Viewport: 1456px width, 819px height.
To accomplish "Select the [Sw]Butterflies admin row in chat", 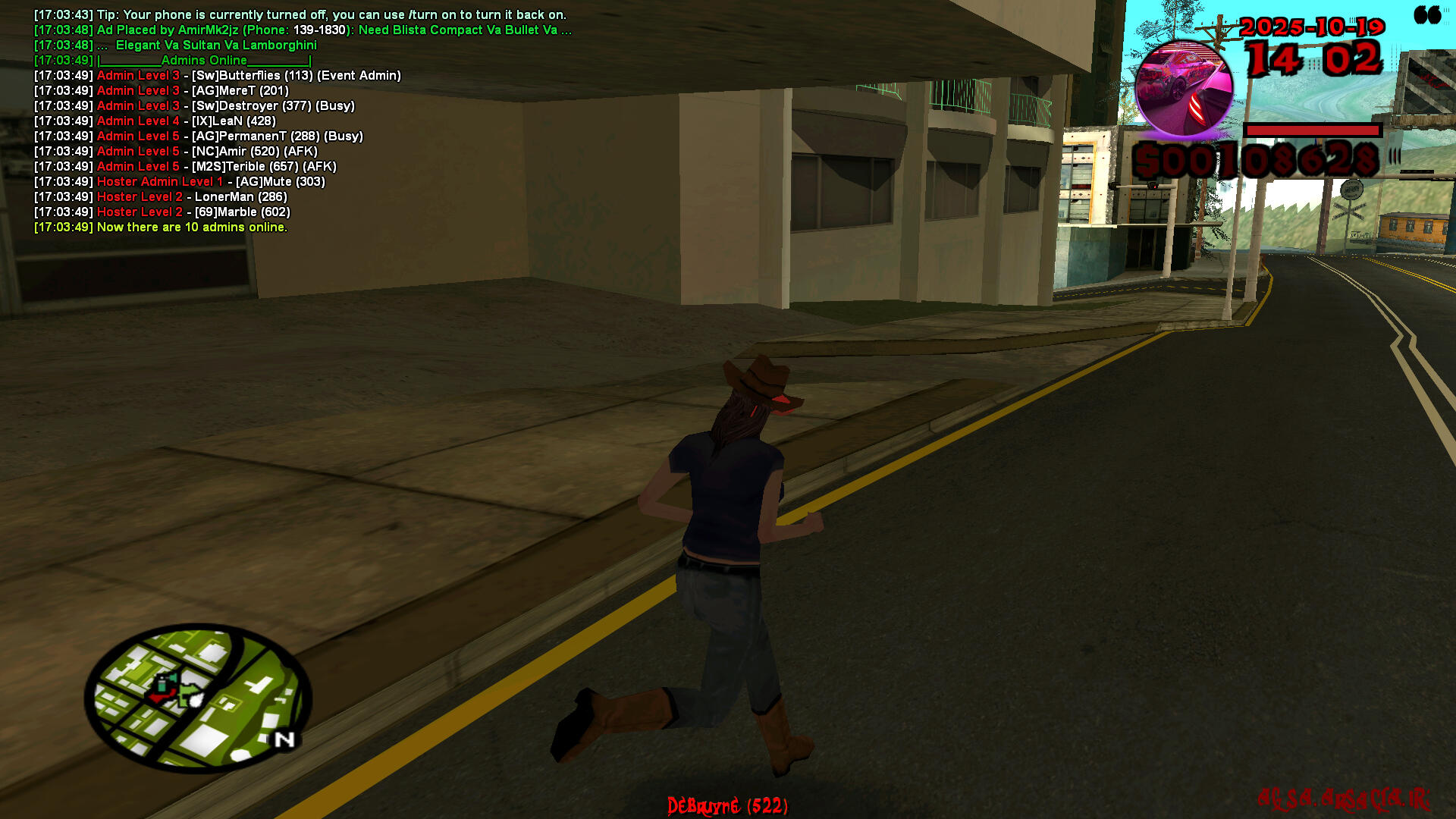I will (218, 76).
